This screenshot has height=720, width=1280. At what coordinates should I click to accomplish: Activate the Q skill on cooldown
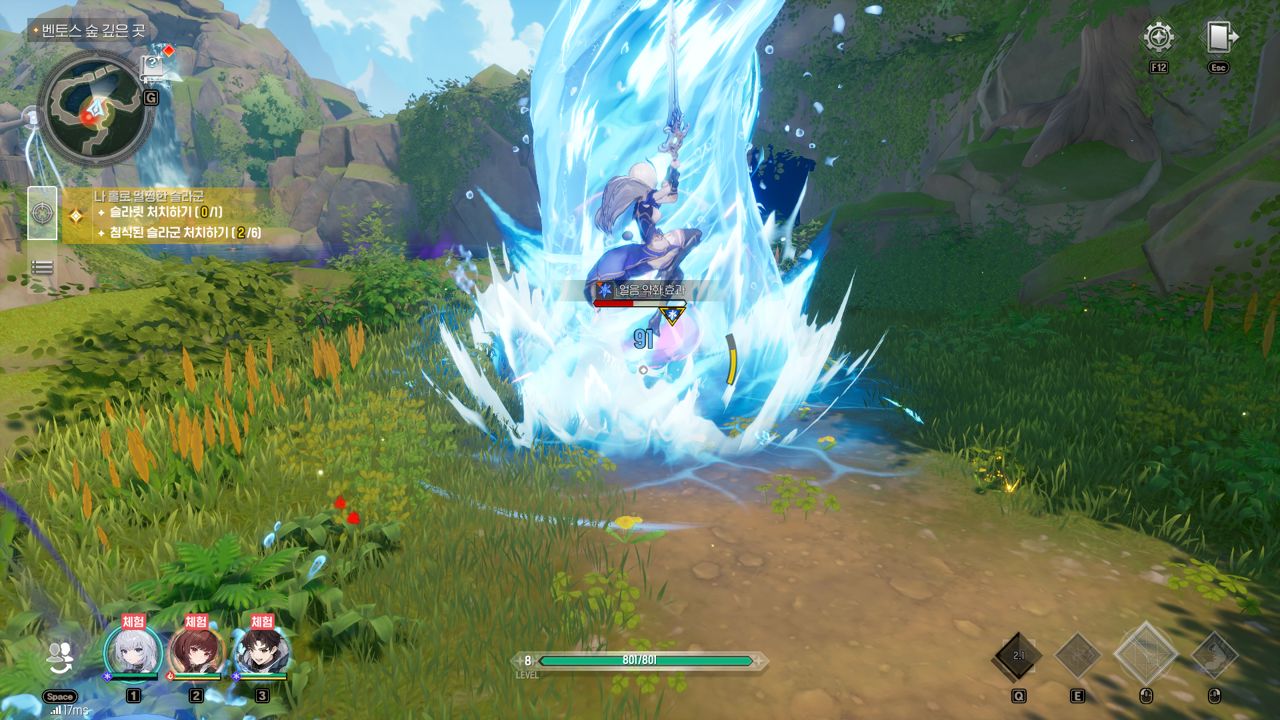point(1017,656)
